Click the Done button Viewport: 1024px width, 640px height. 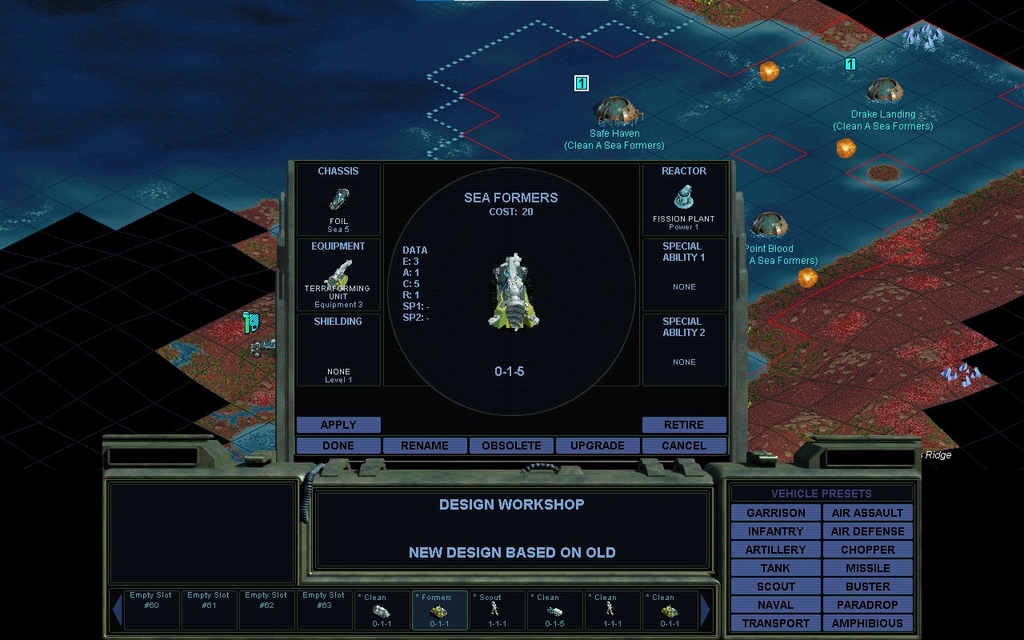[338, 445]
